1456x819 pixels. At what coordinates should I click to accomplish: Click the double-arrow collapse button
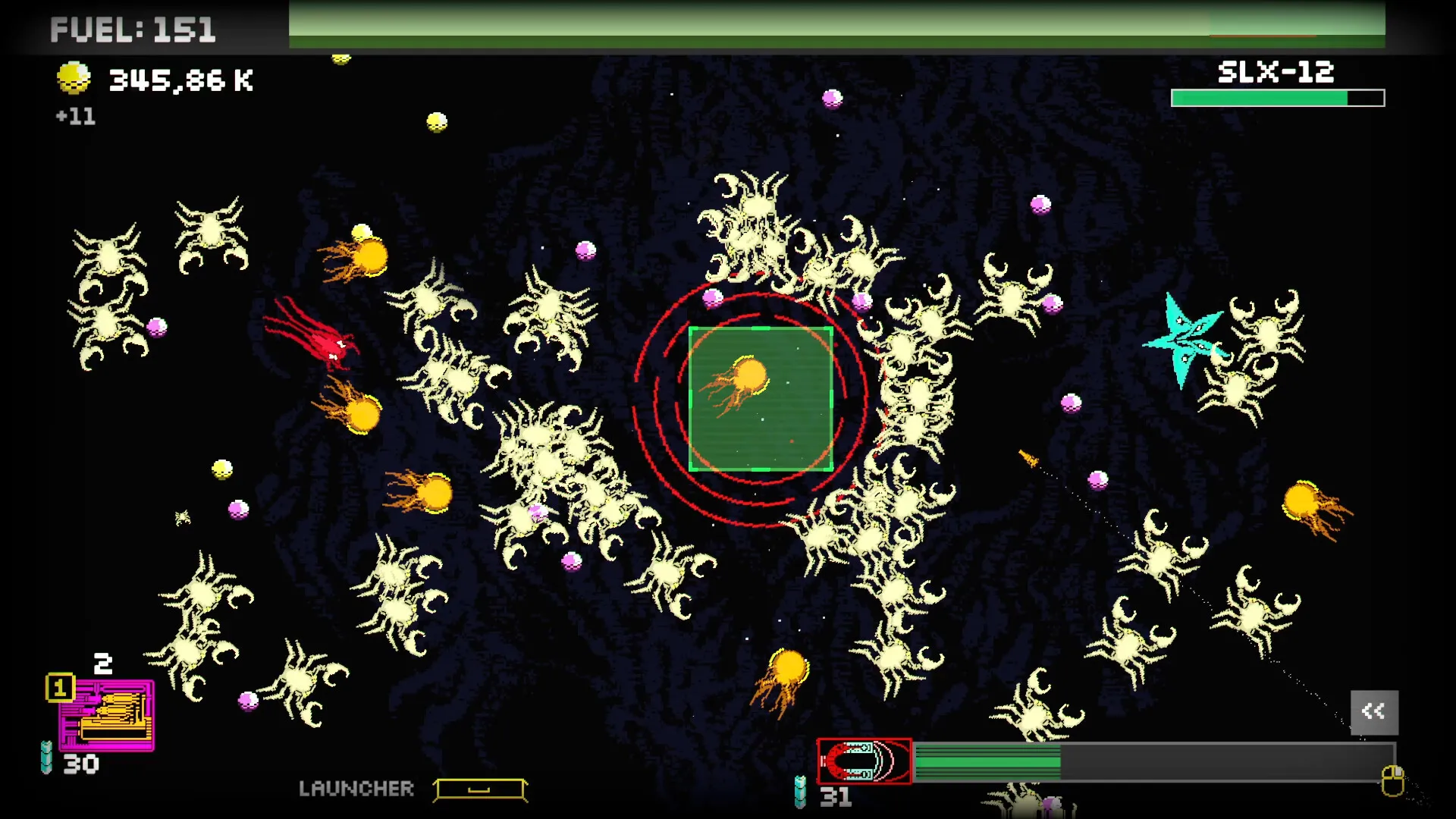(x=1374, y=711)
